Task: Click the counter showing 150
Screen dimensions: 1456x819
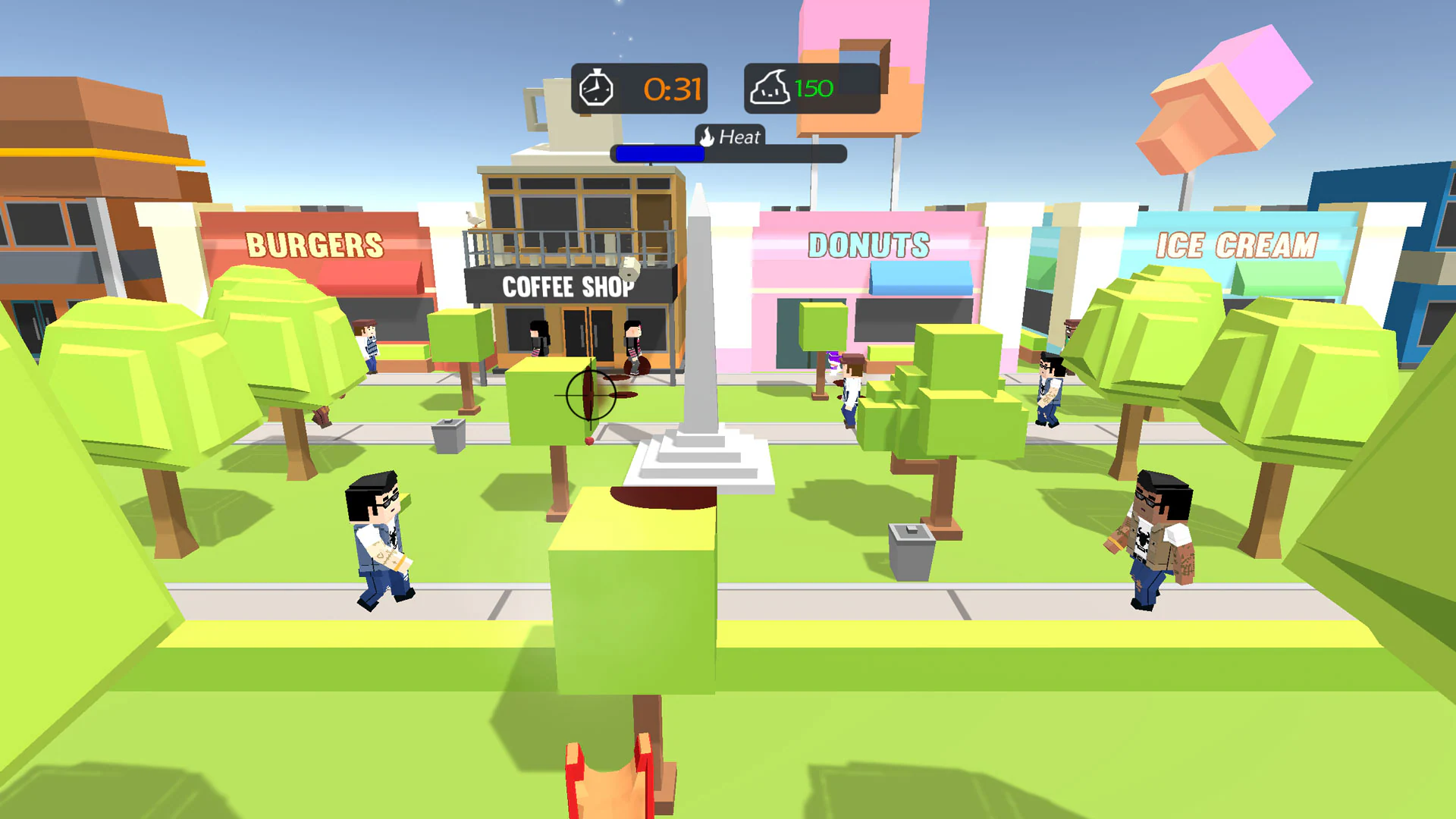Action: 814,87
